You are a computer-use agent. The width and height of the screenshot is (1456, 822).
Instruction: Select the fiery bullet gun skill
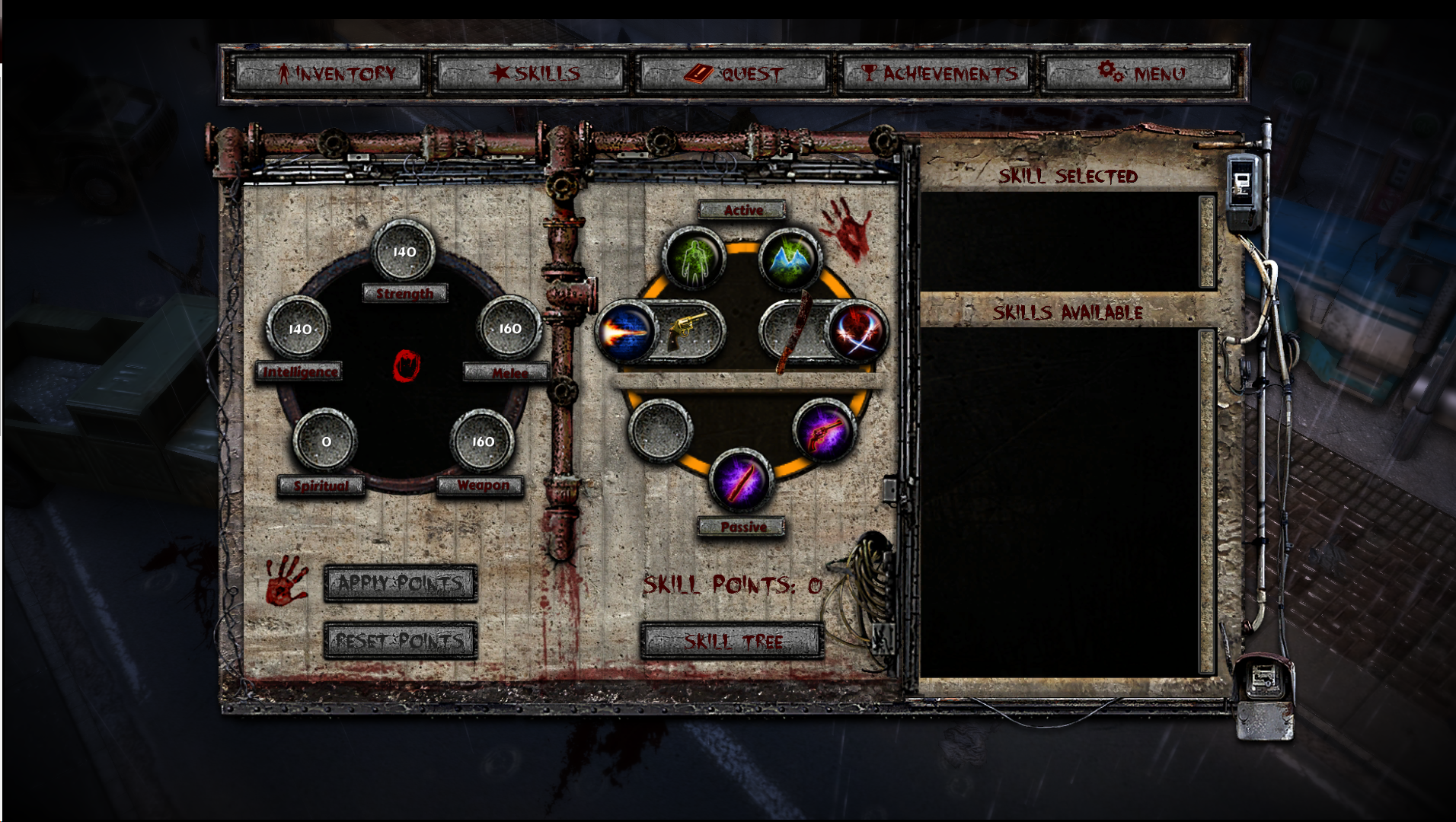pos(626,332)
